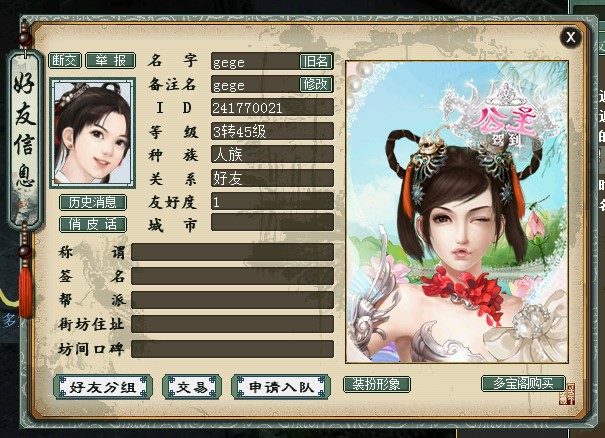Apply to join team via 申请入队

point(280,387)
